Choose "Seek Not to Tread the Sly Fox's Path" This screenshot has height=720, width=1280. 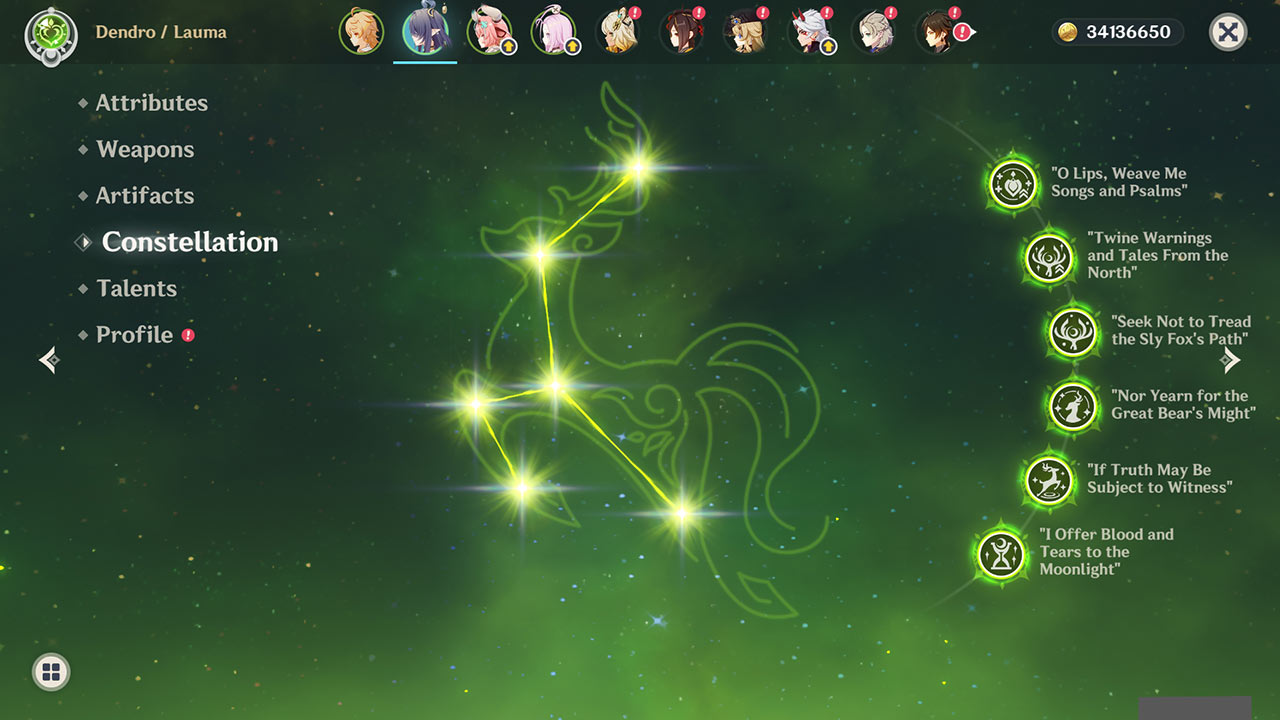[1073, 332]
